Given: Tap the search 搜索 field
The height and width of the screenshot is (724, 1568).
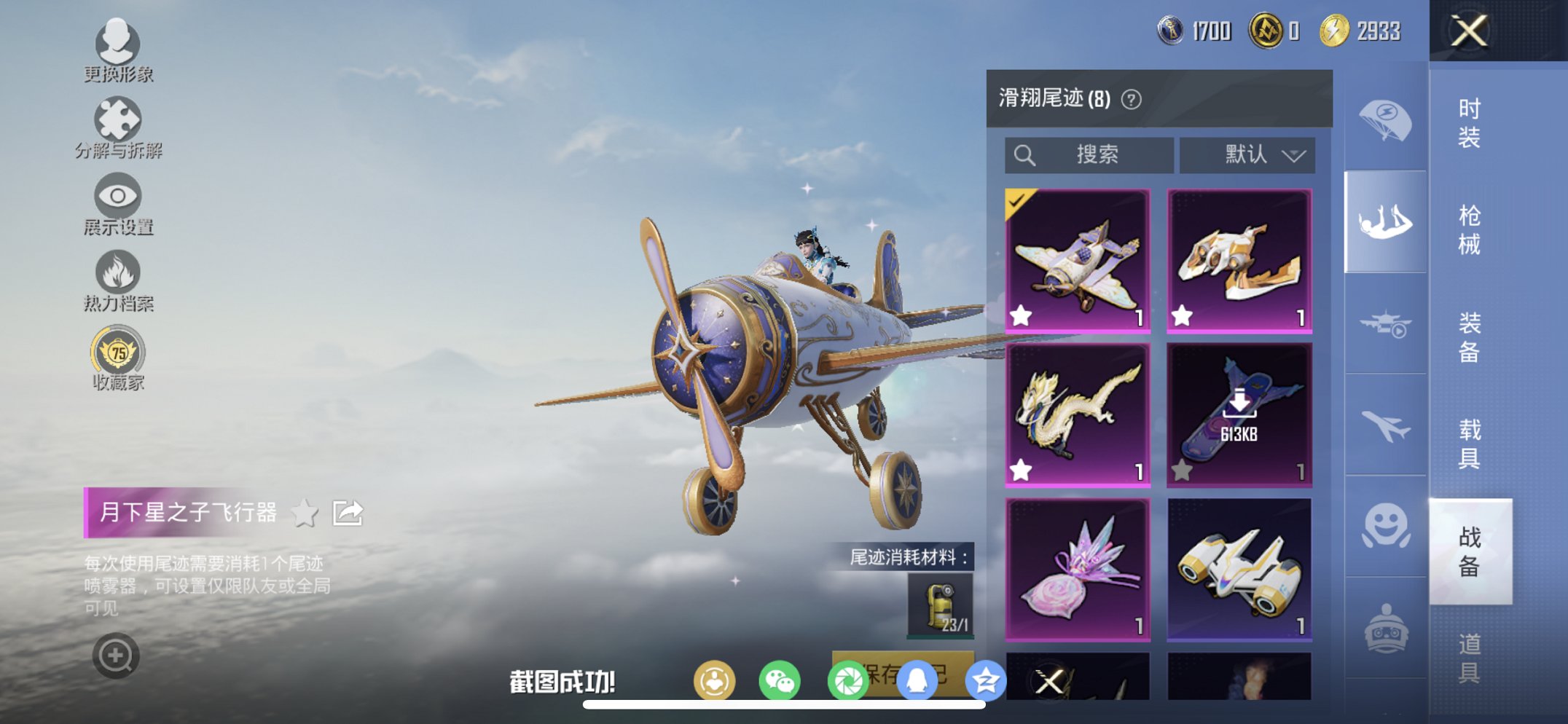Looking at the screenshot, I should pos(1089,154).
